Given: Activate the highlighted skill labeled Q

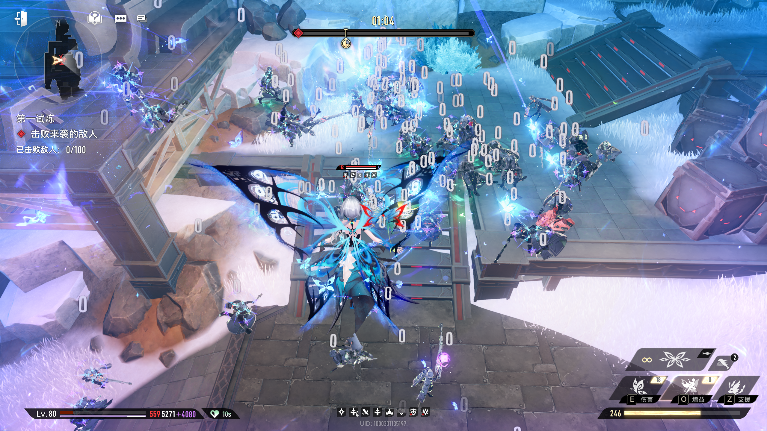Looking at the screenshot, I should [x=690, y=389].
